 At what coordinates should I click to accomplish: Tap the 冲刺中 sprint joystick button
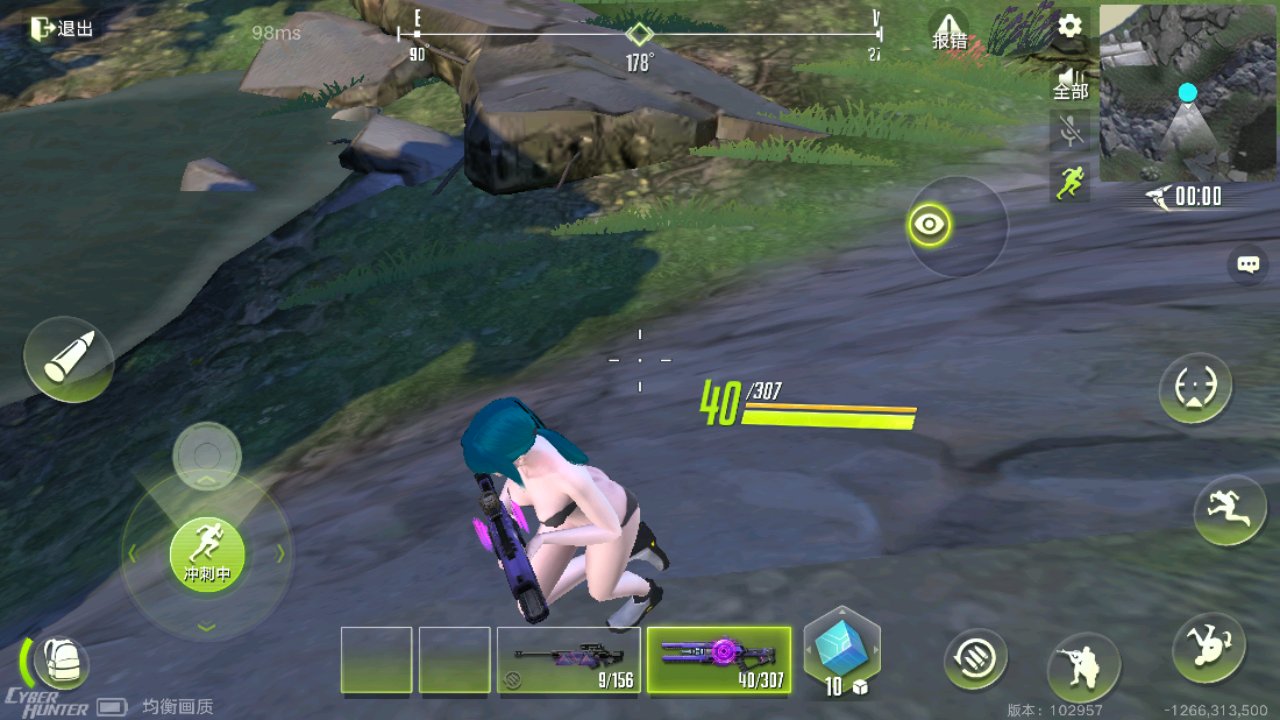[207, 555]
